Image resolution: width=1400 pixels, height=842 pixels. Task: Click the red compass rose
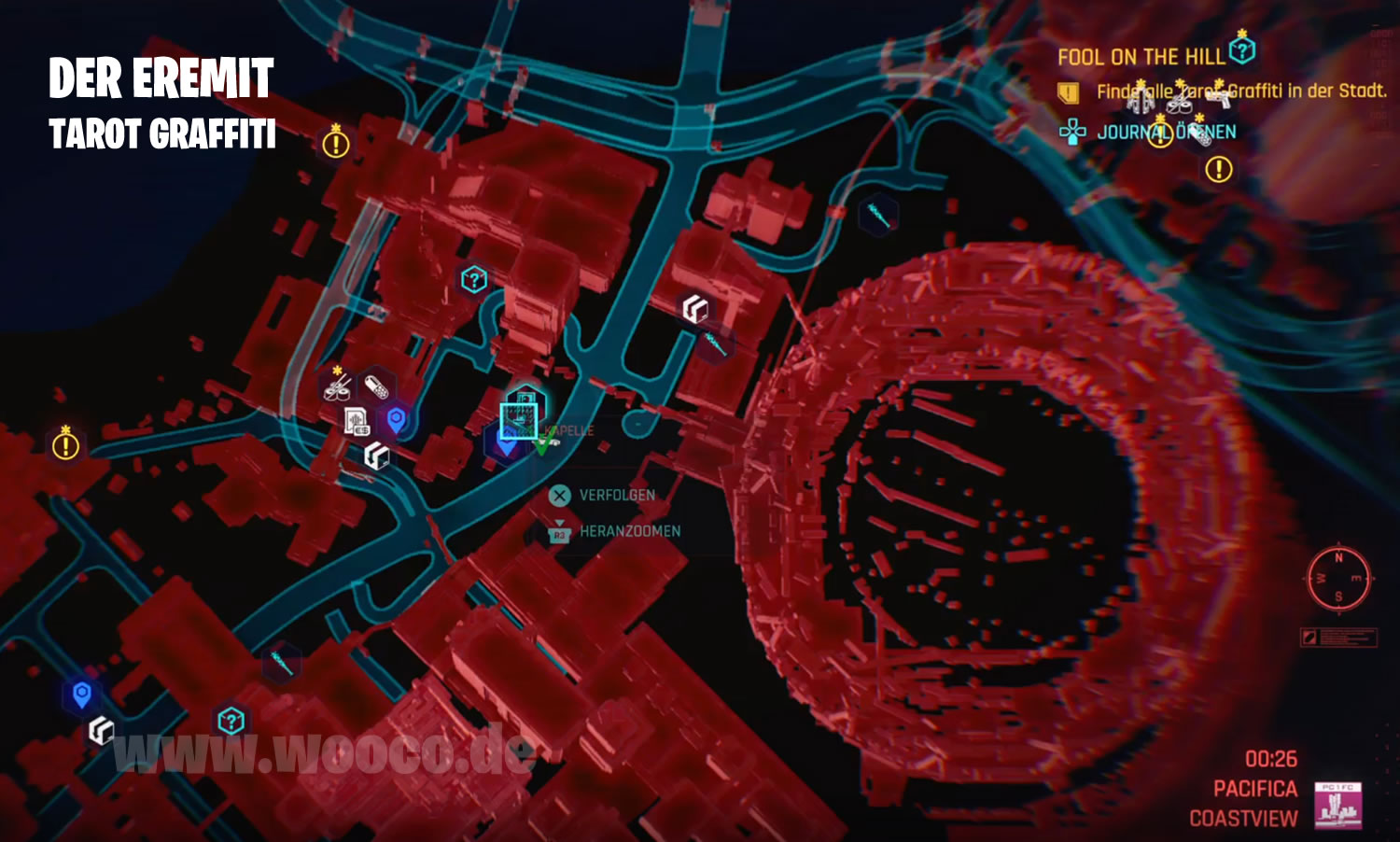(x=1338, y=578)
